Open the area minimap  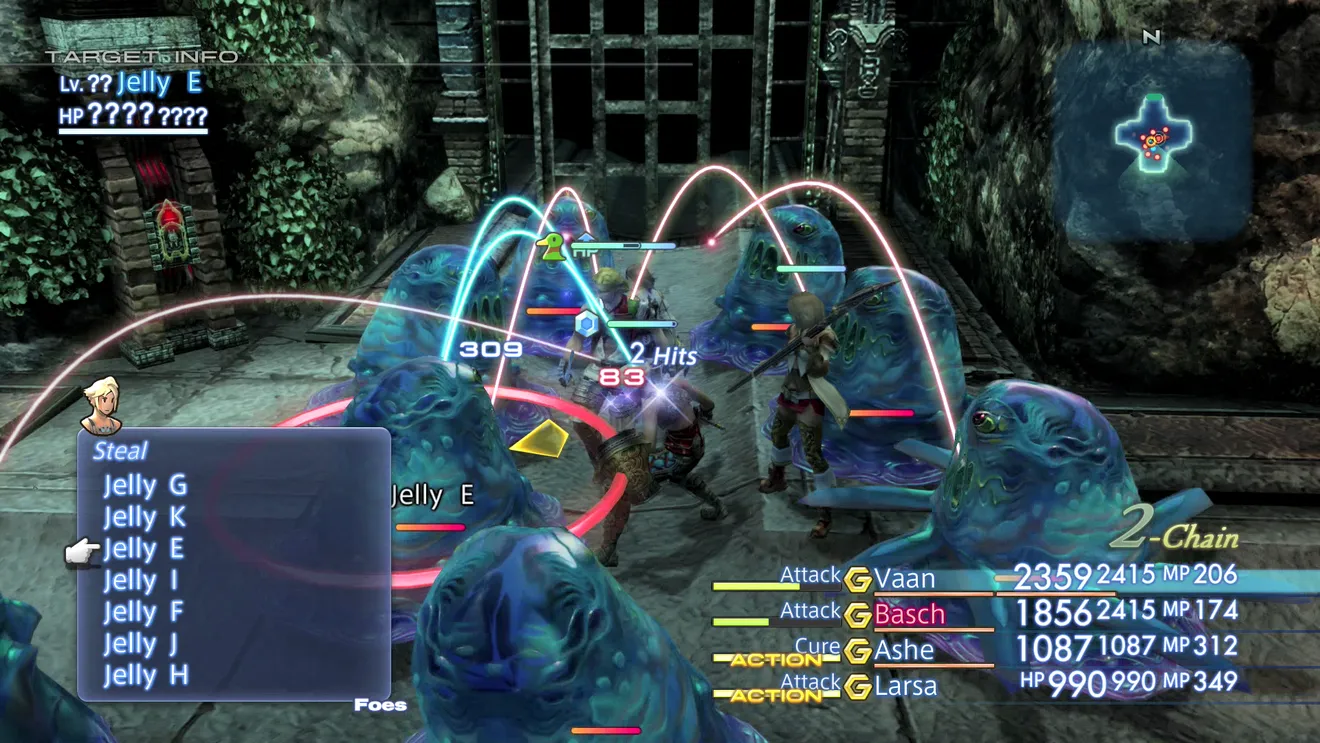(x=1153, y=139)
